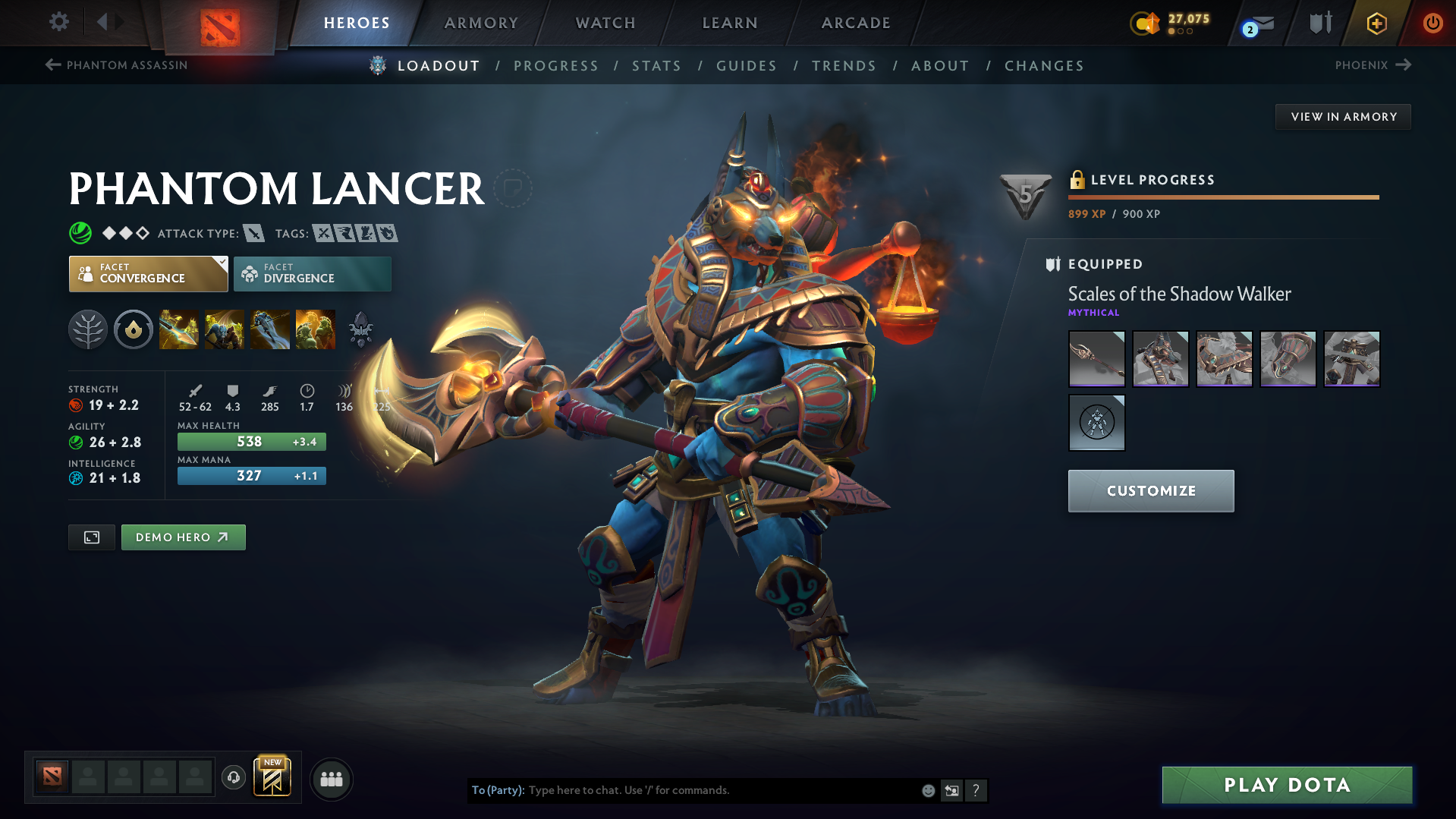Expand the Convergence facet dropdown arrow
This screenshot has width=1456, height=819.
[x=221, y=262]
